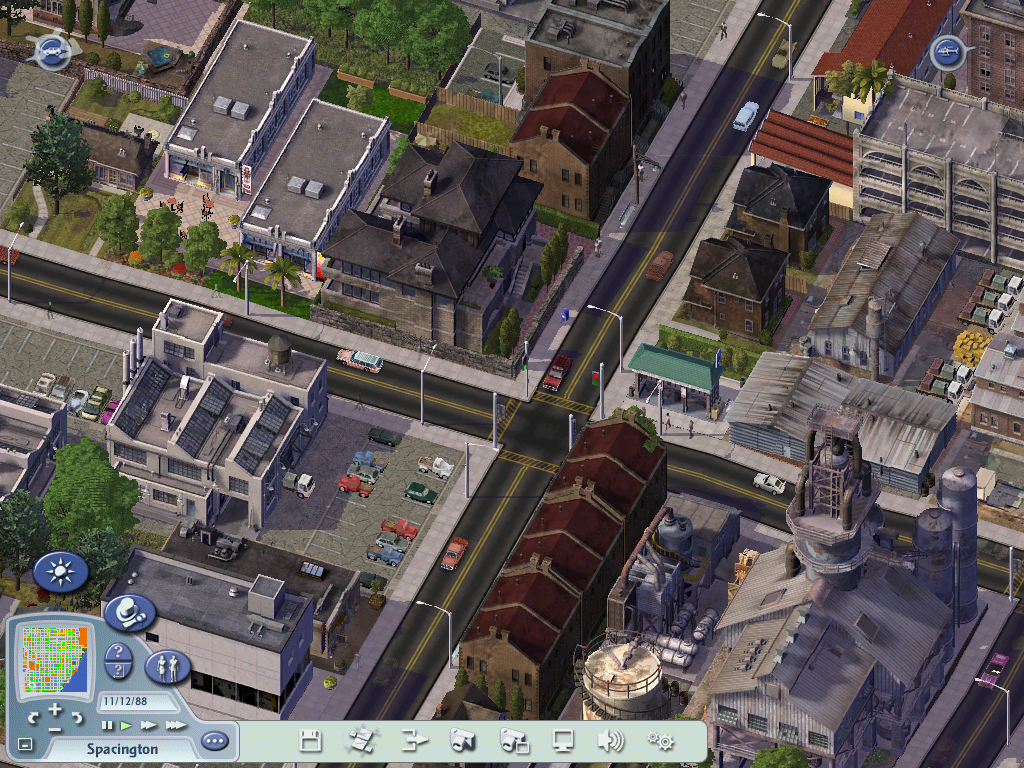This screenshot has height=768, width=1024.
Task: Set simulation to fast-forward speed
Action: 149,725
